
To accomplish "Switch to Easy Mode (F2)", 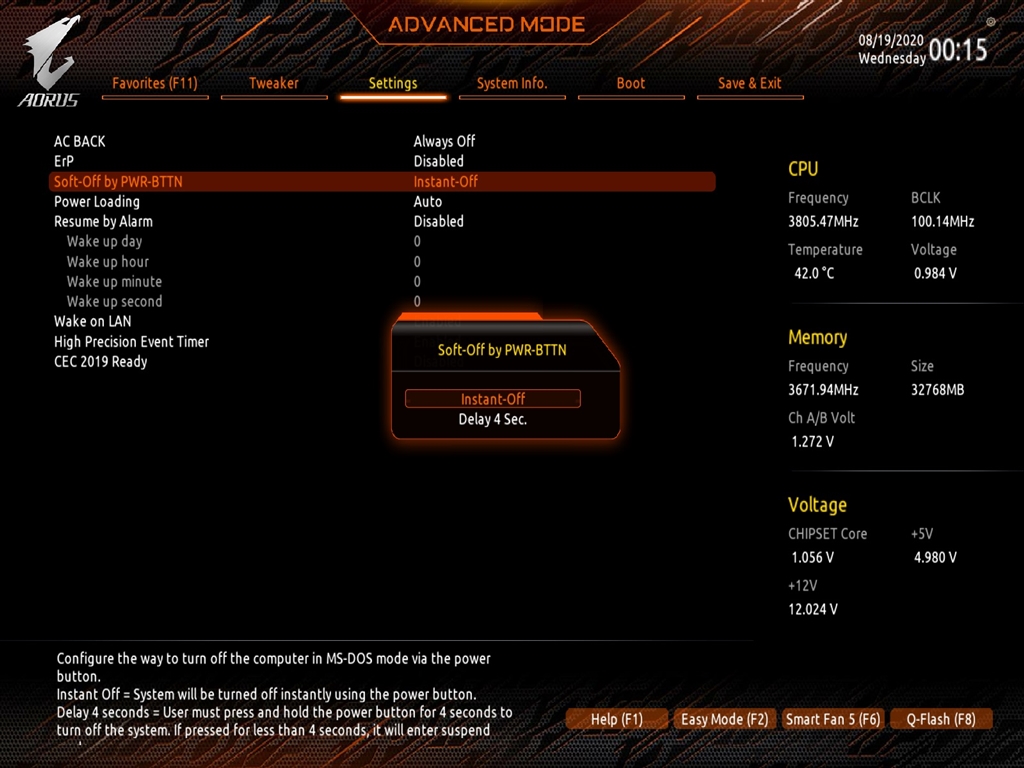I will [724, 719].
